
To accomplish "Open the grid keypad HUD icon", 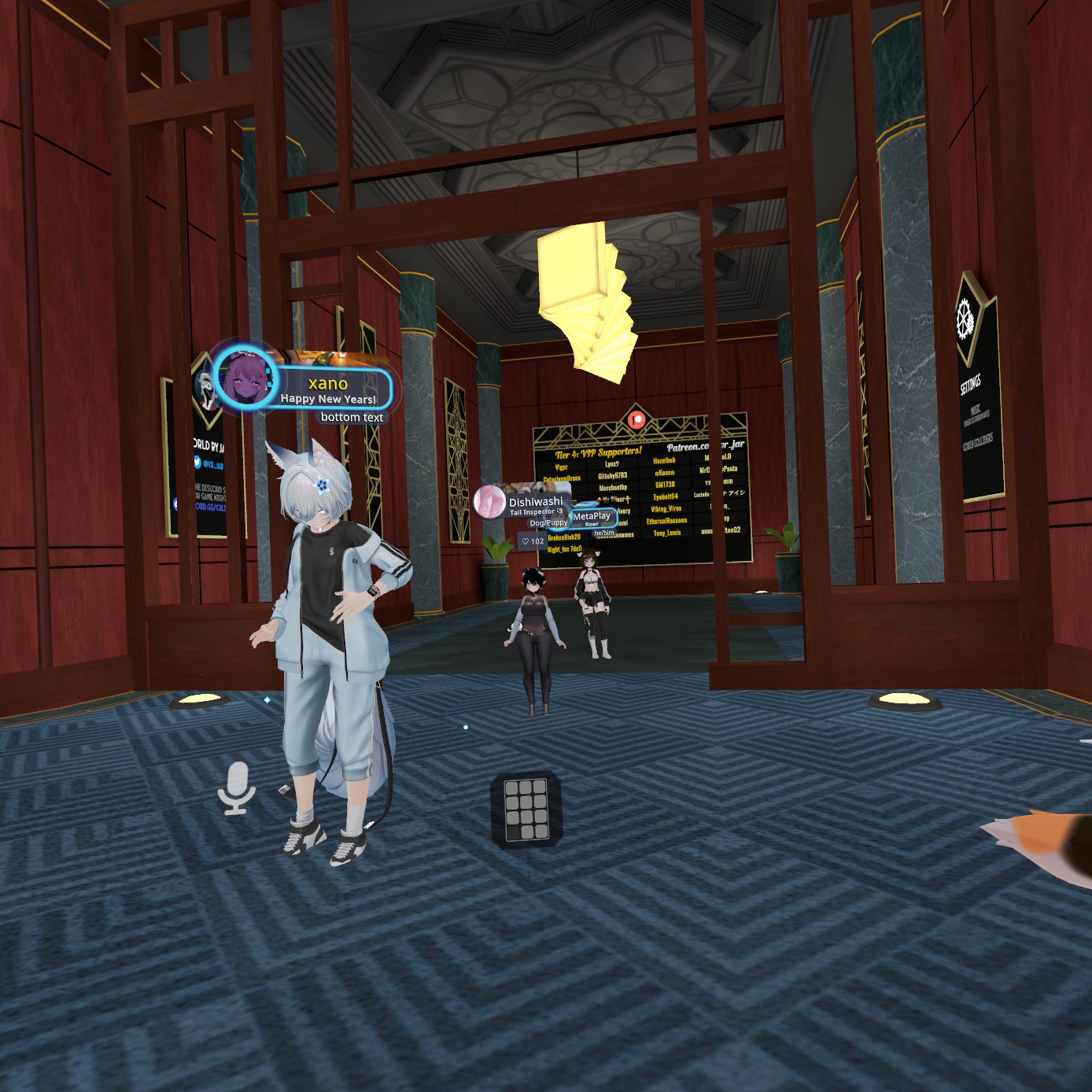I will (526, 809).
